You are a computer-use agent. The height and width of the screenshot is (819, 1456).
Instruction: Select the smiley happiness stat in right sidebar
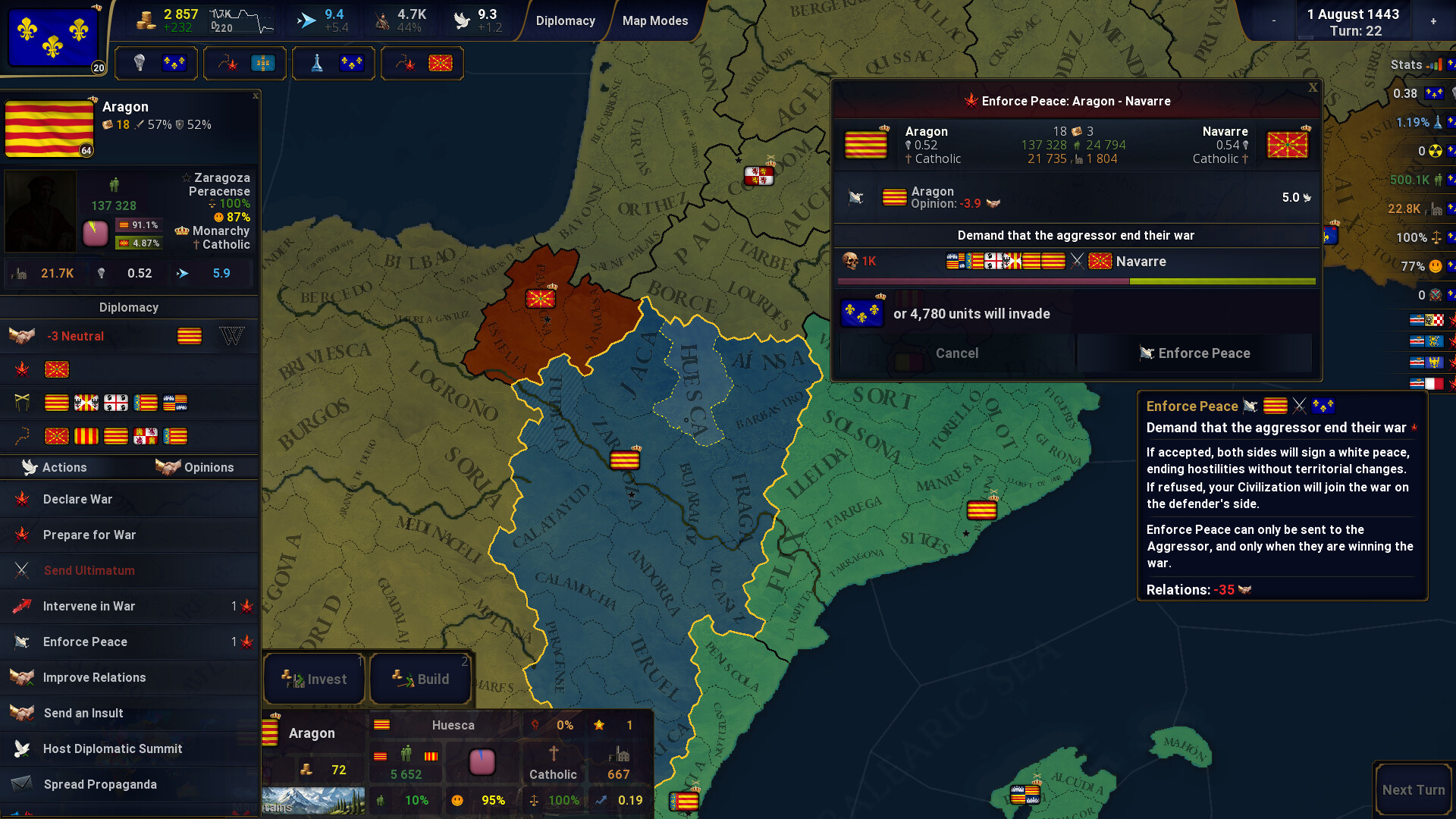[x=1436, y=267]
